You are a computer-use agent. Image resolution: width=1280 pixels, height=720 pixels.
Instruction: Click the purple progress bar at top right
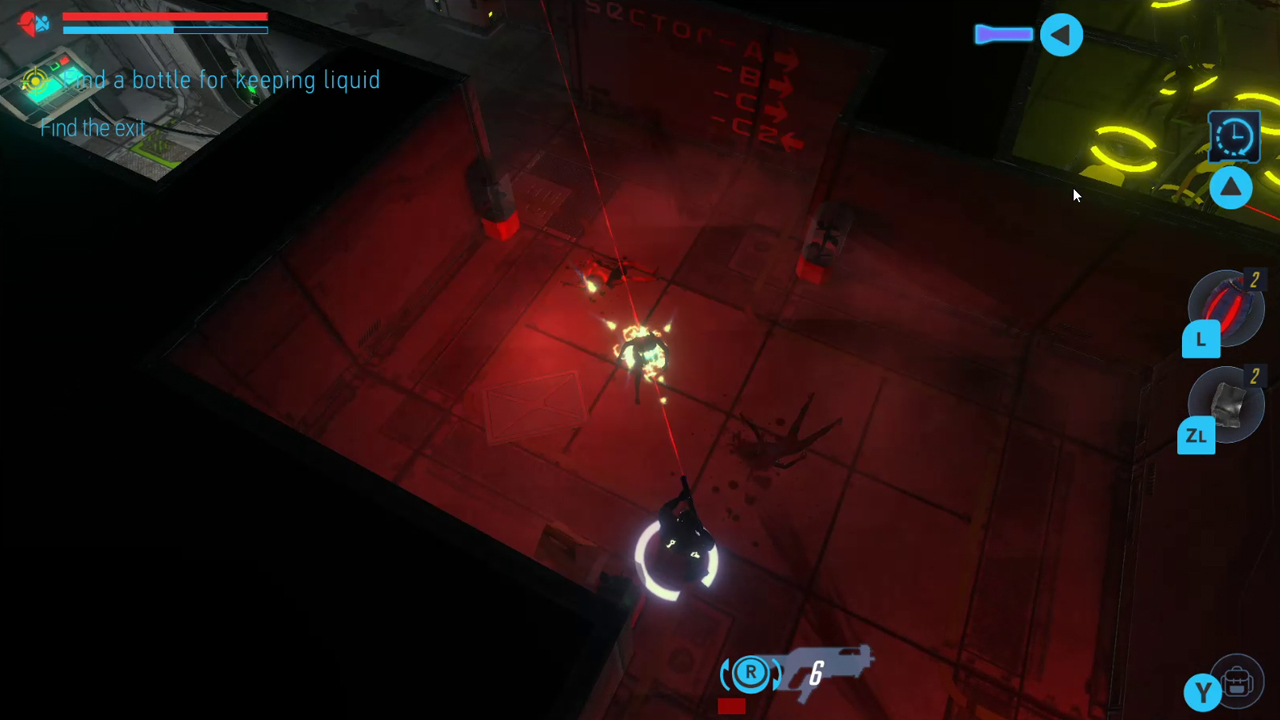coord(1003,34)
